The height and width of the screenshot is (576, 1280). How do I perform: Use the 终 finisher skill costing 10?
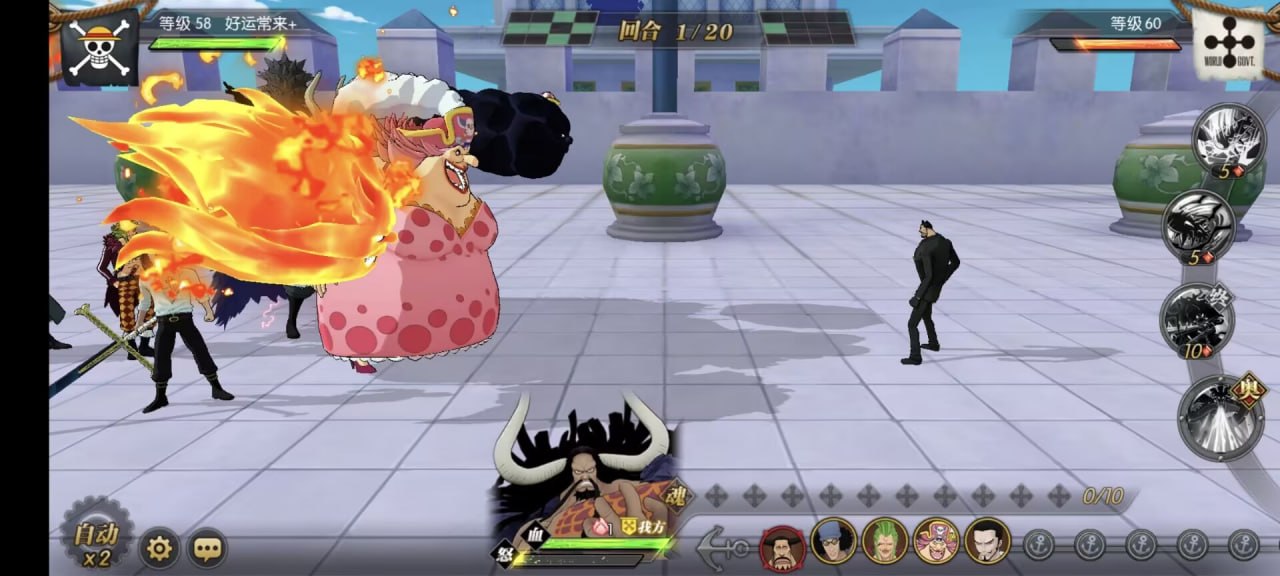[x=1197, y=317]
